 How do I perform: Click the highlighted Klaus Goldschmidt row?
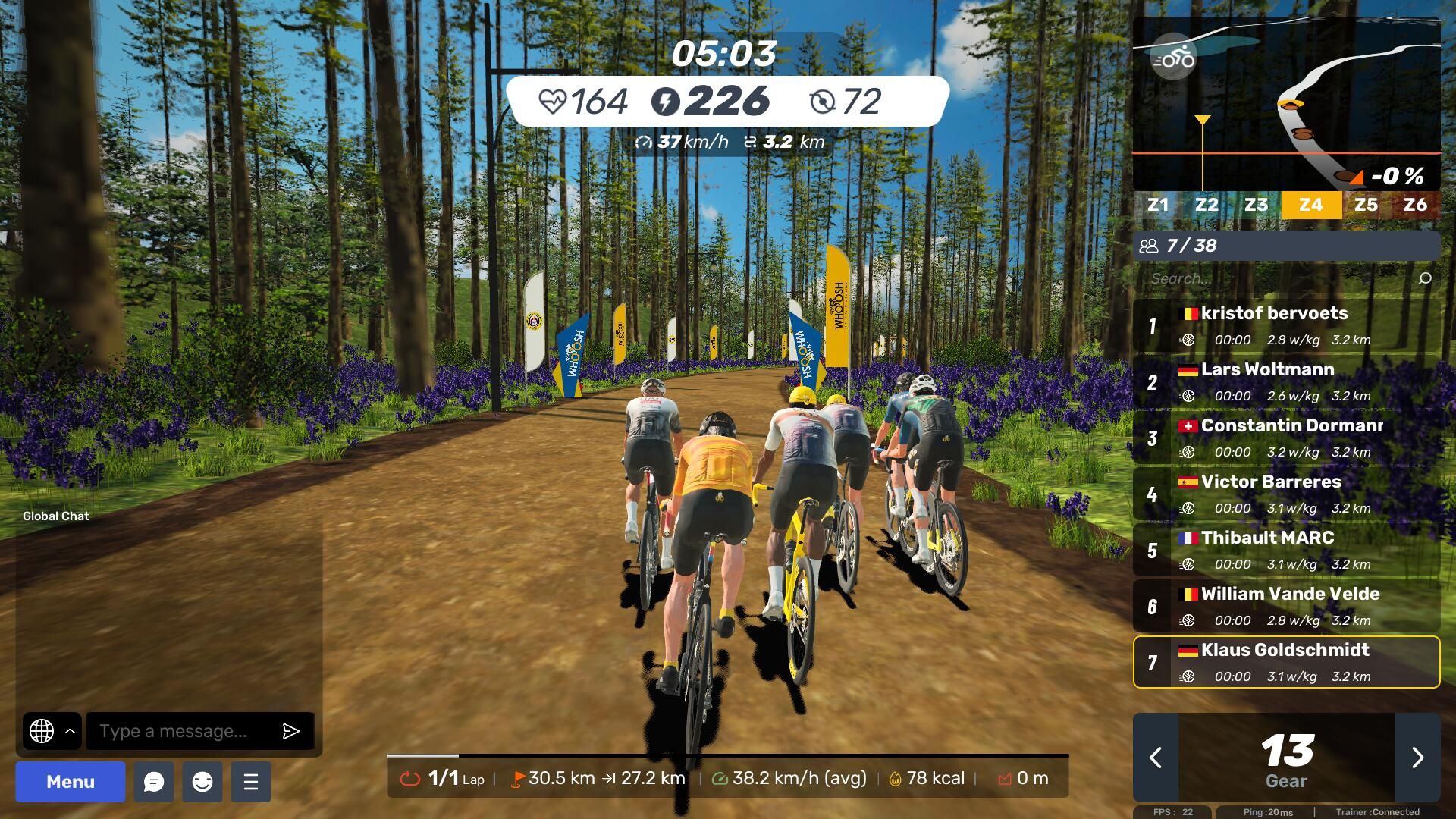1286,662
